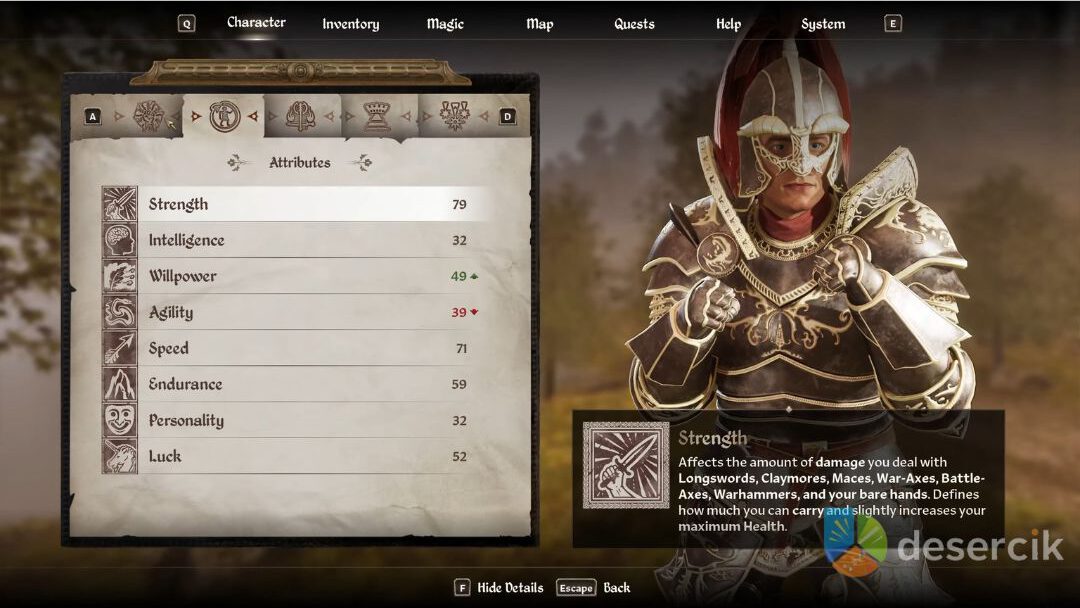This screenshot has height=608, width=1080.
Task: Choose the Intelligence attribute row
Action: [300, 240]
